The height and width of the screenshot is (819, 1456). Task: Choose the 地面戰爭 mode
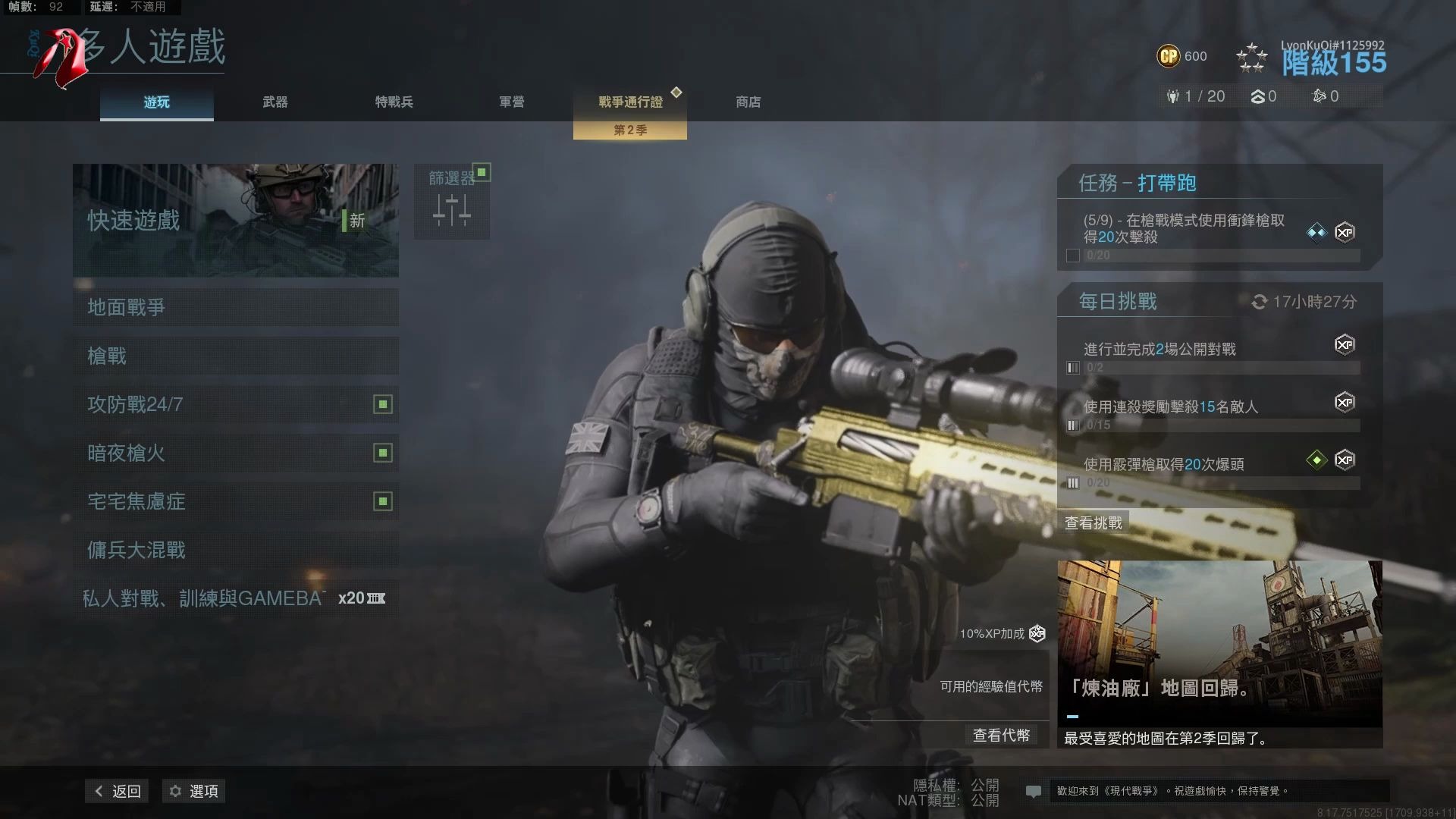(x=235, y=307)
